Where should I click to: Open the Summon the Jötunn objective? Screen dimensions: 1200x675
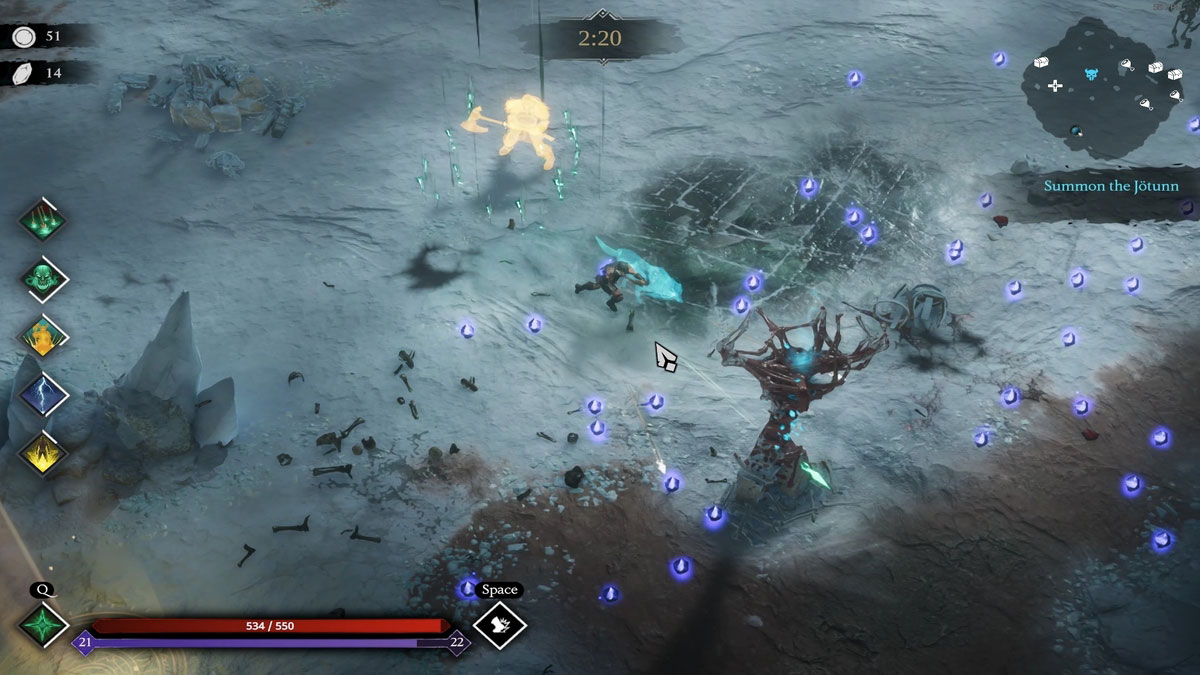pyautogui.click(x=1111, y=186)
